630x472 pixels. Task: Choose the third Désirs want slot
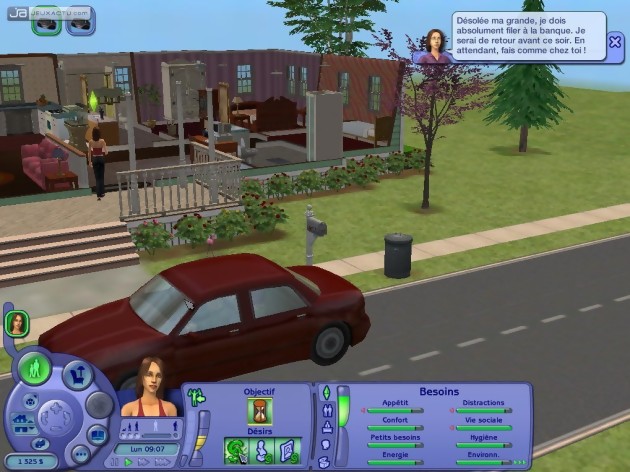pos(288,452)
